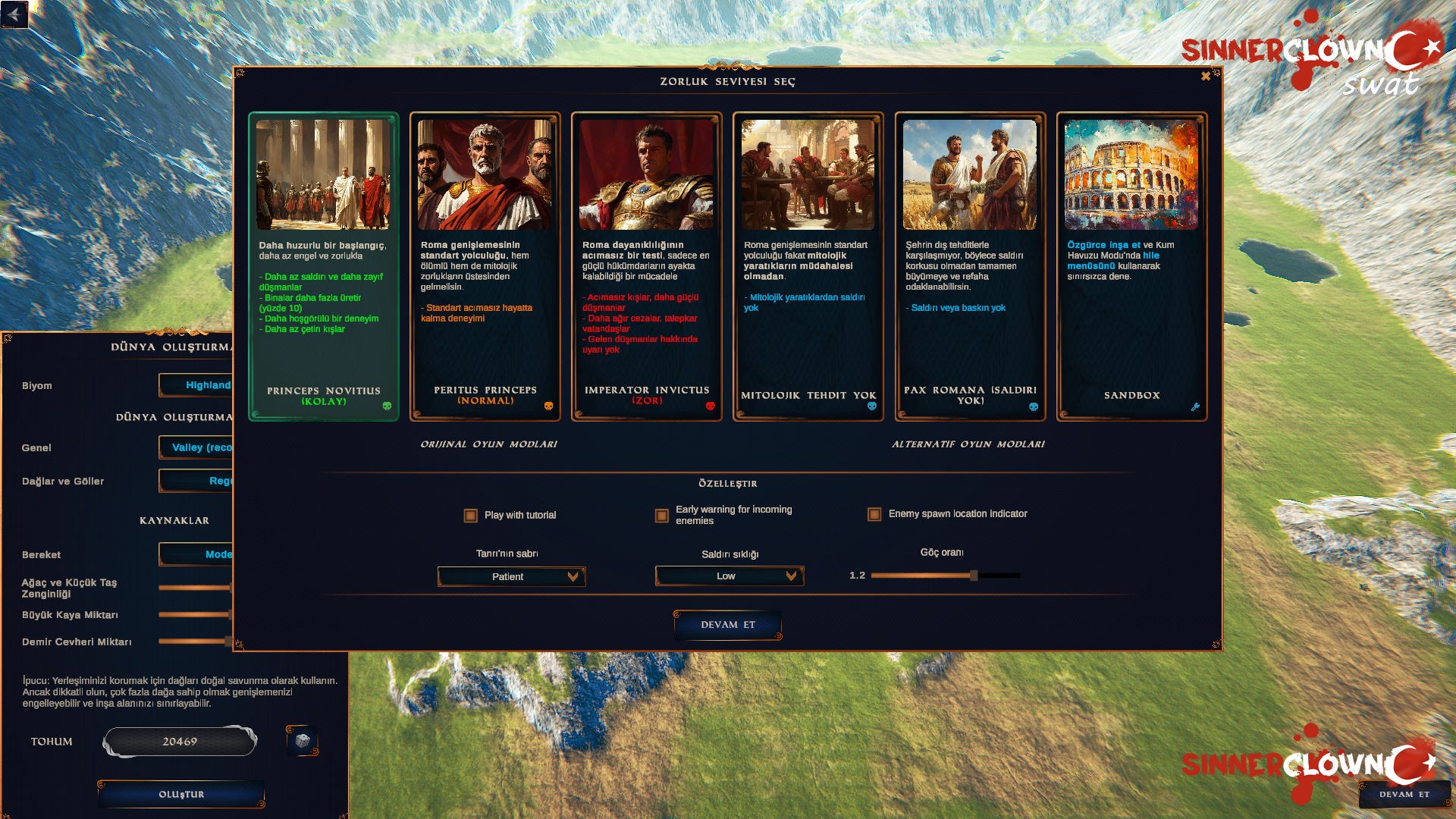Click the orange skull icon on Peritus Princeps card

[x=550, y=406]
